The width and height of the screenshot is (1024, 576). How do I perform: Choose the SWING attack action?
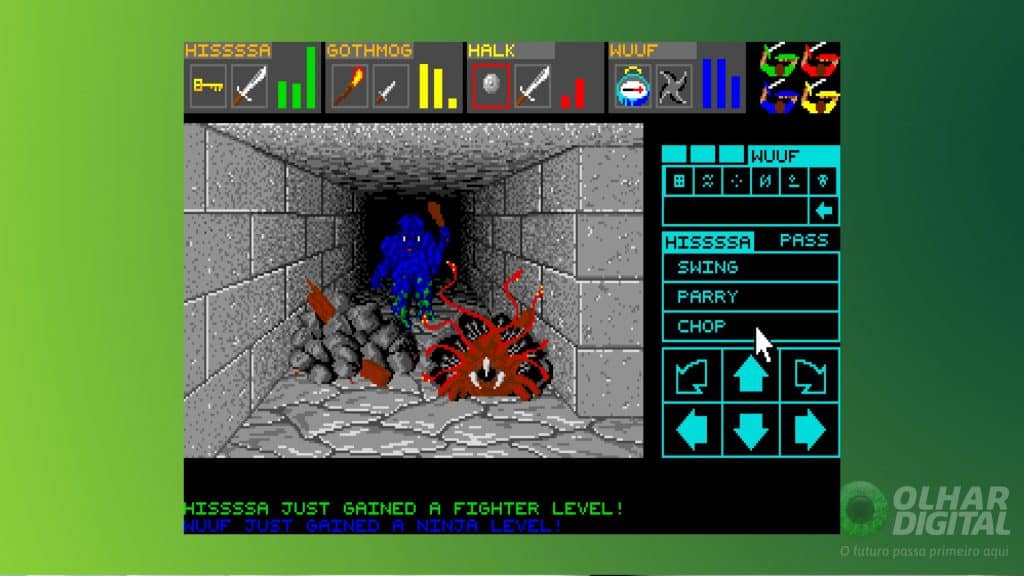click(x=750, y=268)
